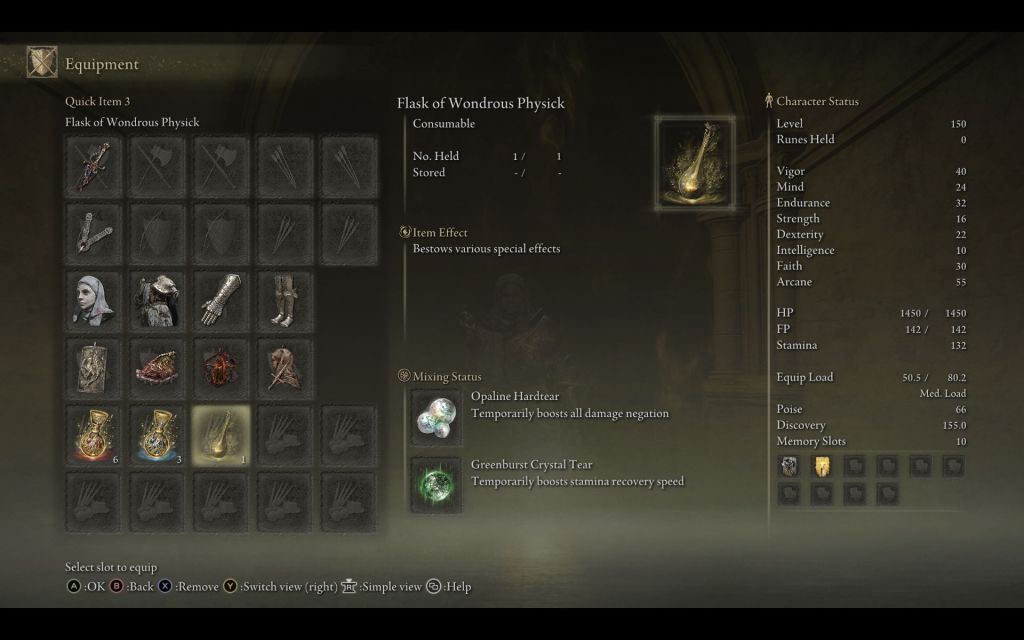Click the golden shield status effect icon
Viewport: 1024px width, 640px height.
pos(822,465)
